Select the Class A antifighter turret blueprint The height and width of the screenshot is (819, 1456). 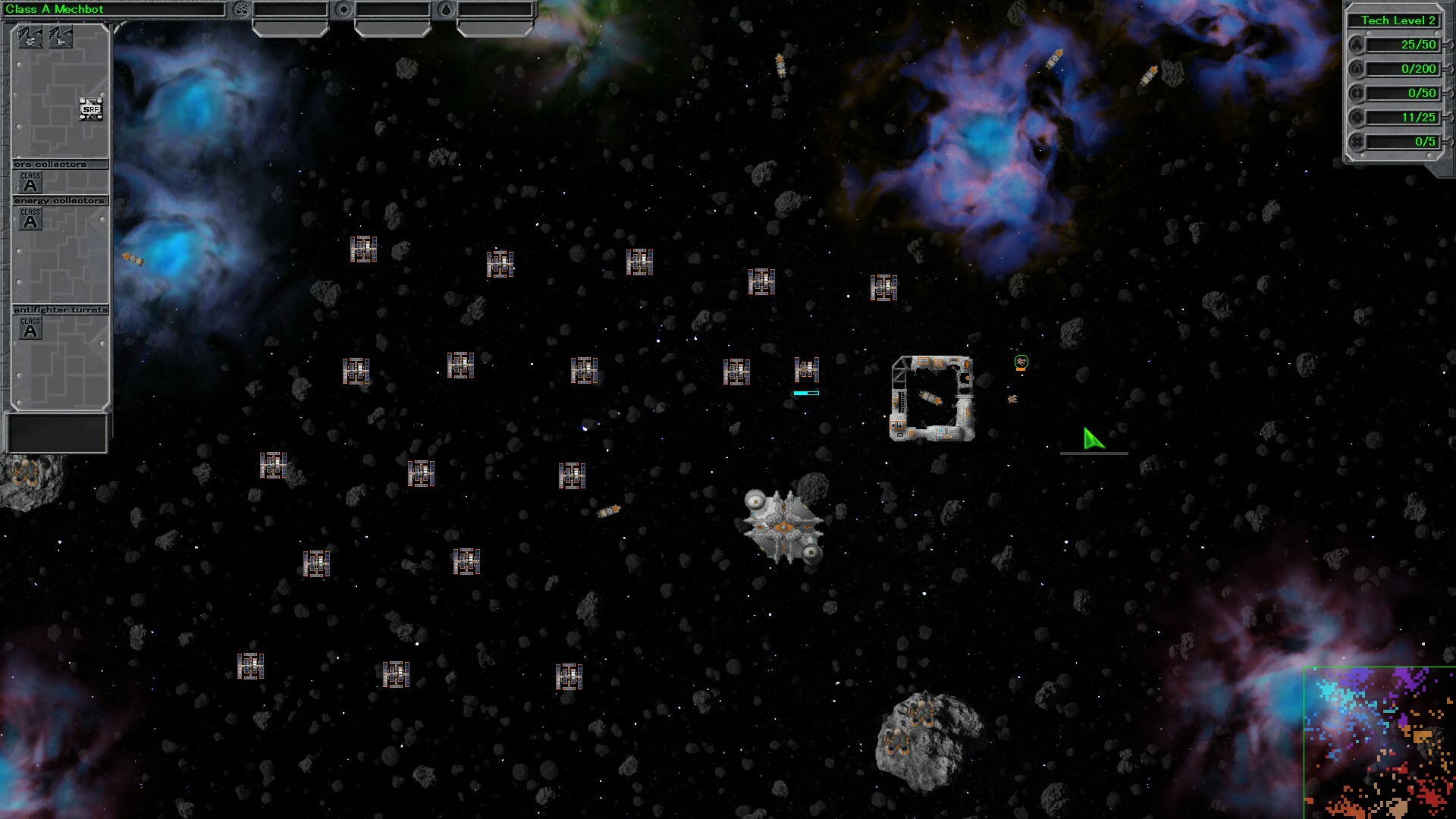(29, 328)
